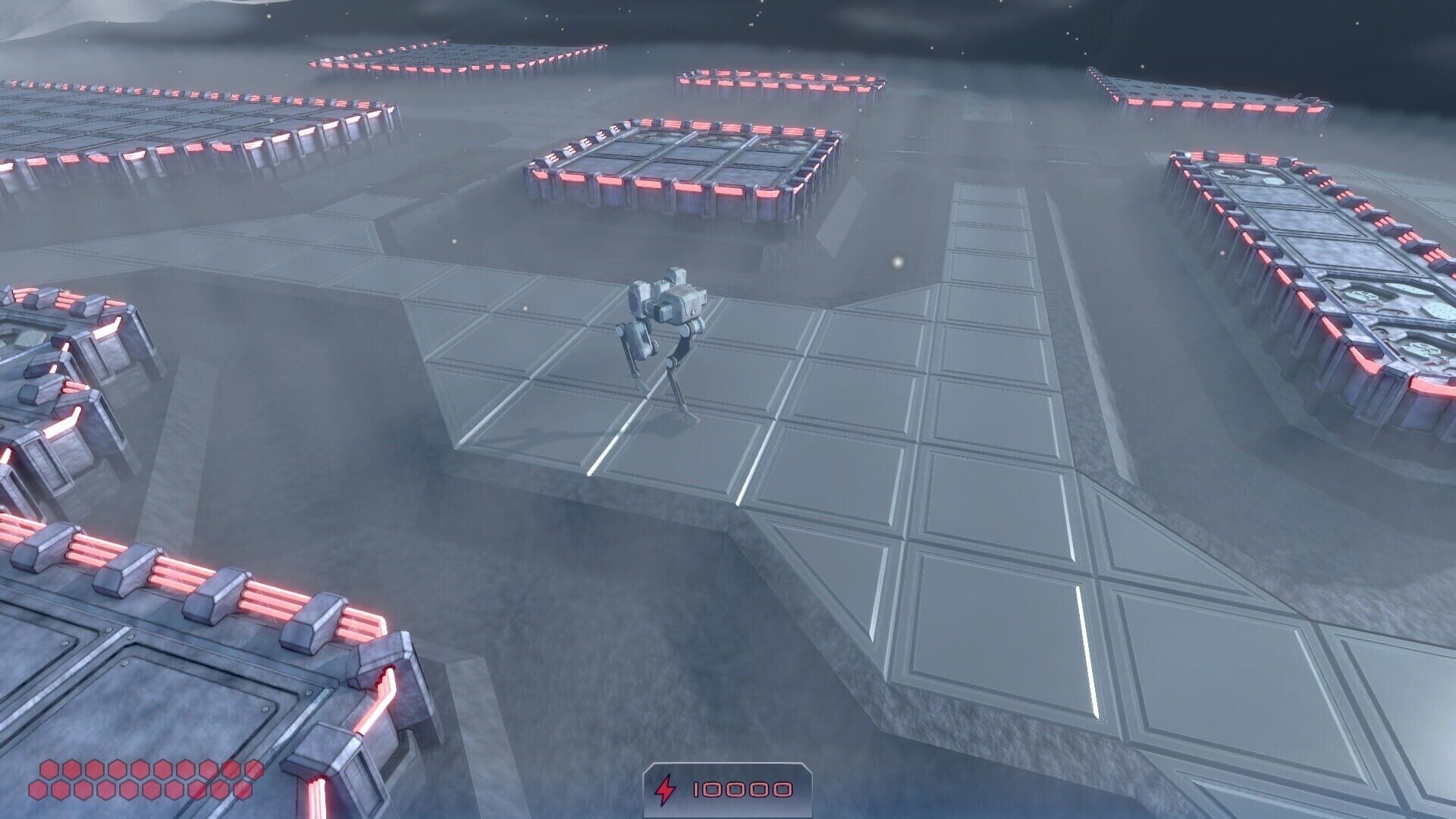This screenshot has width=1456, height=819.
Task: Click the last hexagon in the bottom hex row
Action: click(243, 791)
